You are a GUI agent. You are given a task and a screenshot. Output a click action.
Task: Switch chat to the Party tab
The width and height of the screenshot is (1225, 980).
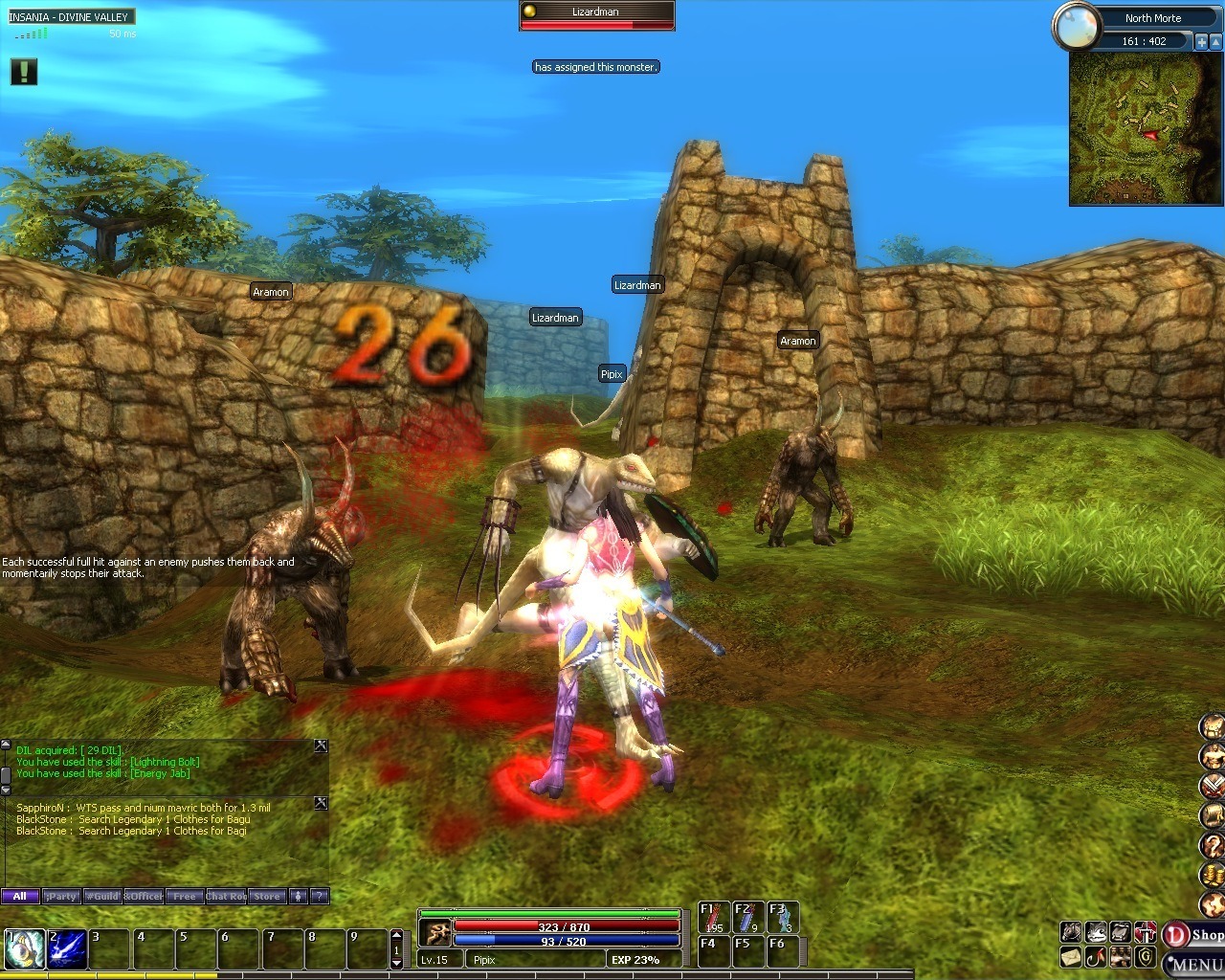point(61,897)
